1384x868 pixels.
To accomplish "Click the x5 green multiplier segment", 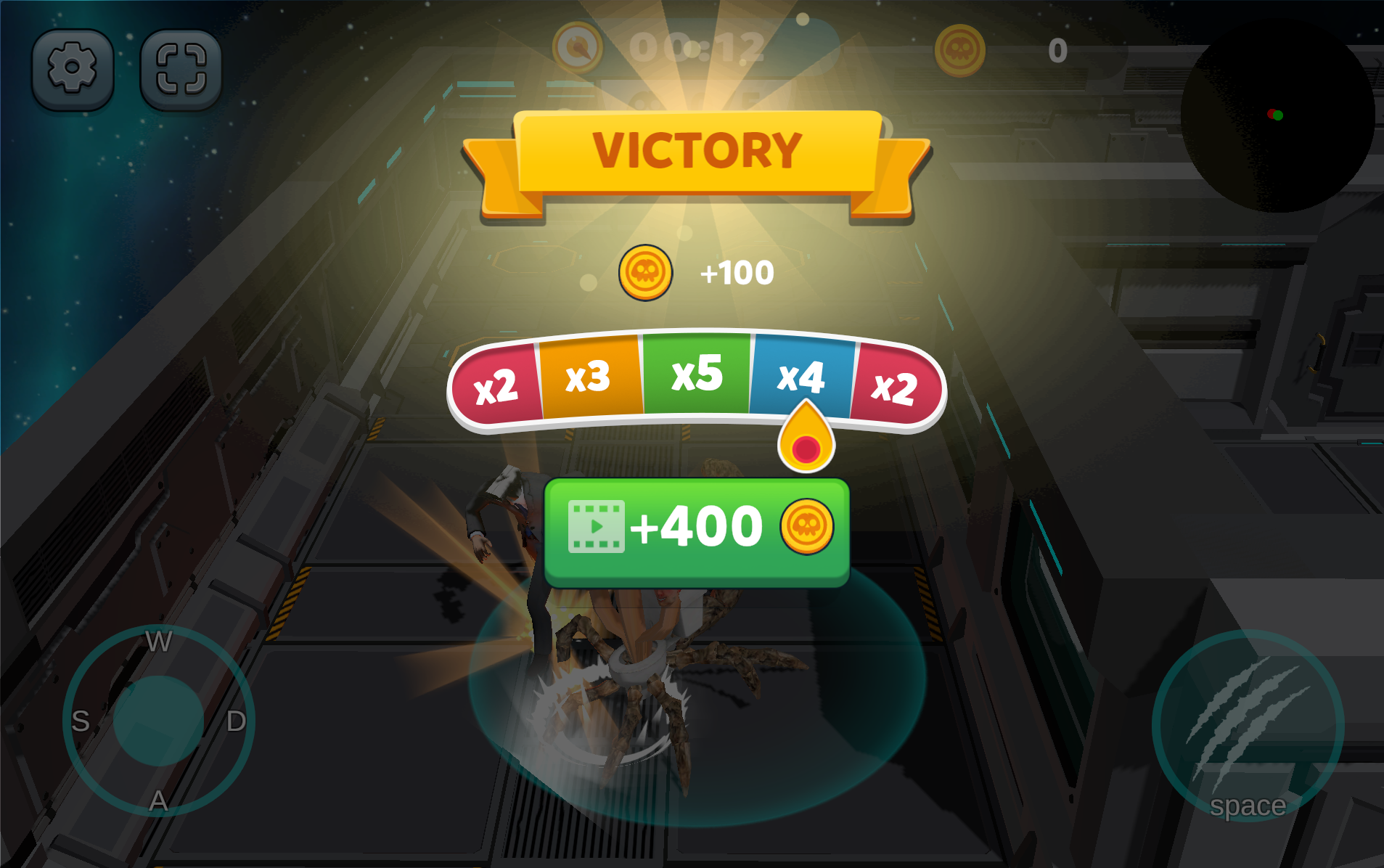I will pos(697,373).
